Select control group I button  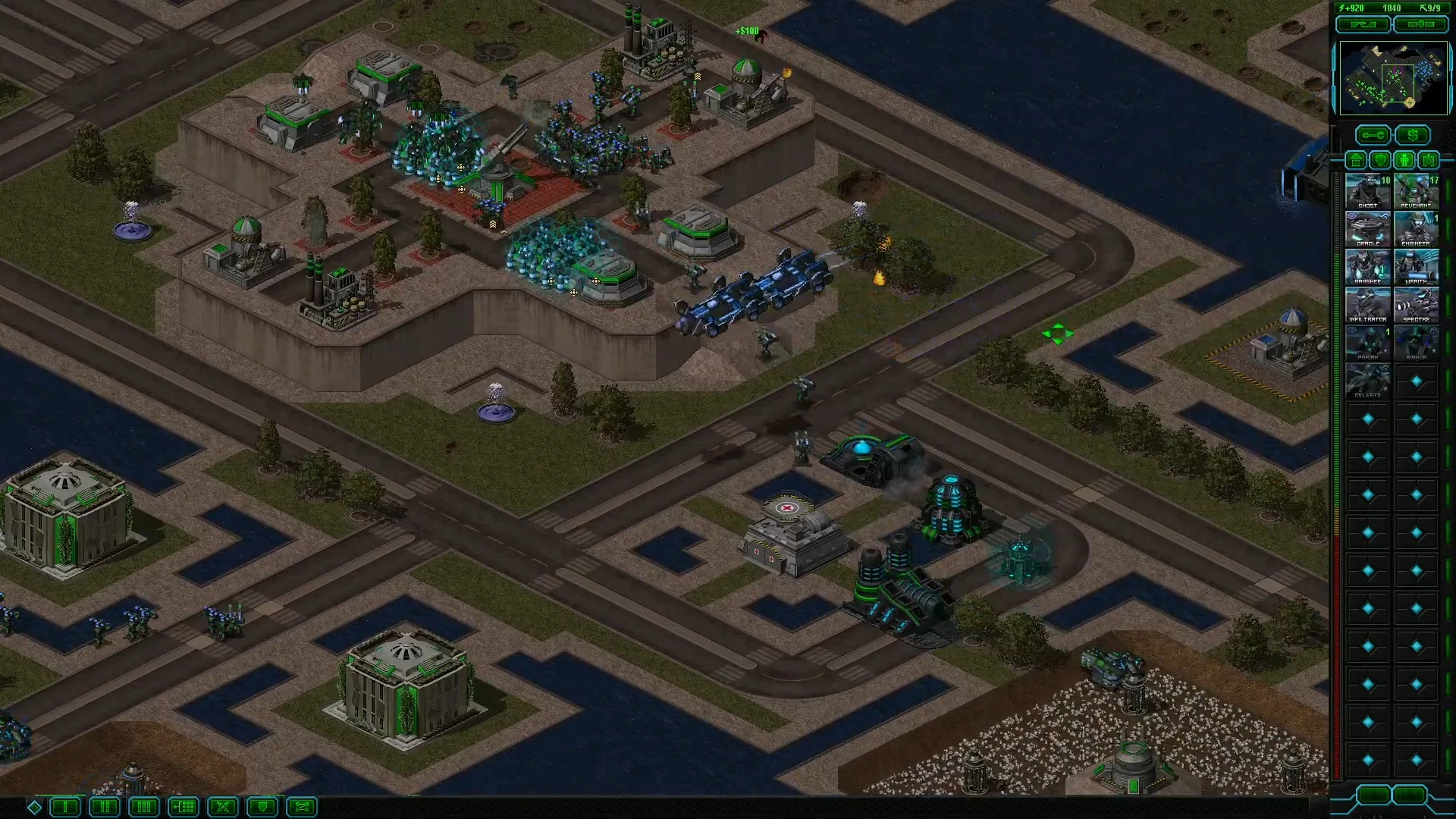point(65,807)
